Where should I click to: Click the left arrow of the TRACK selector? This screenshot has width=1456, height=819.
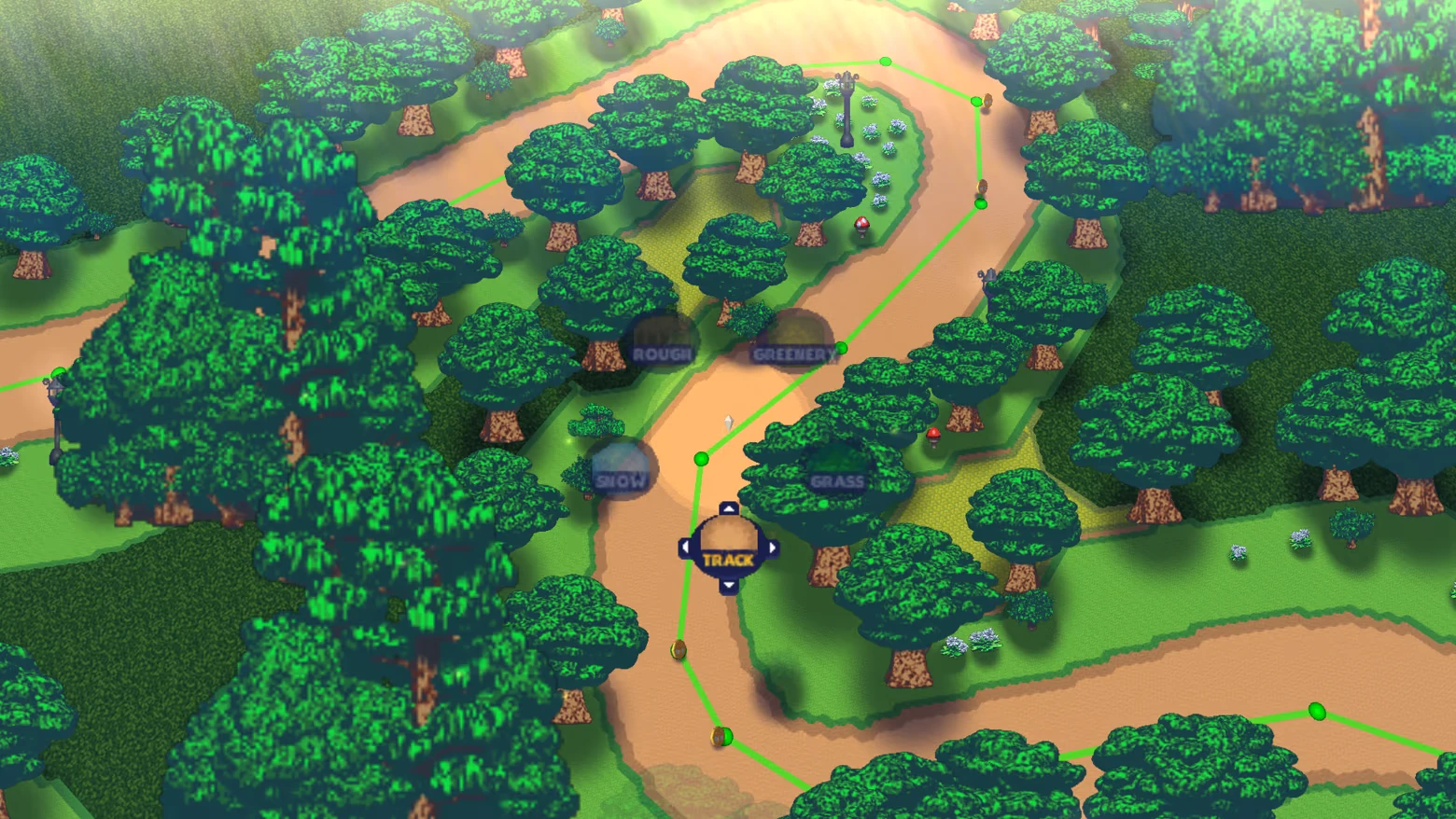point(686,547)
